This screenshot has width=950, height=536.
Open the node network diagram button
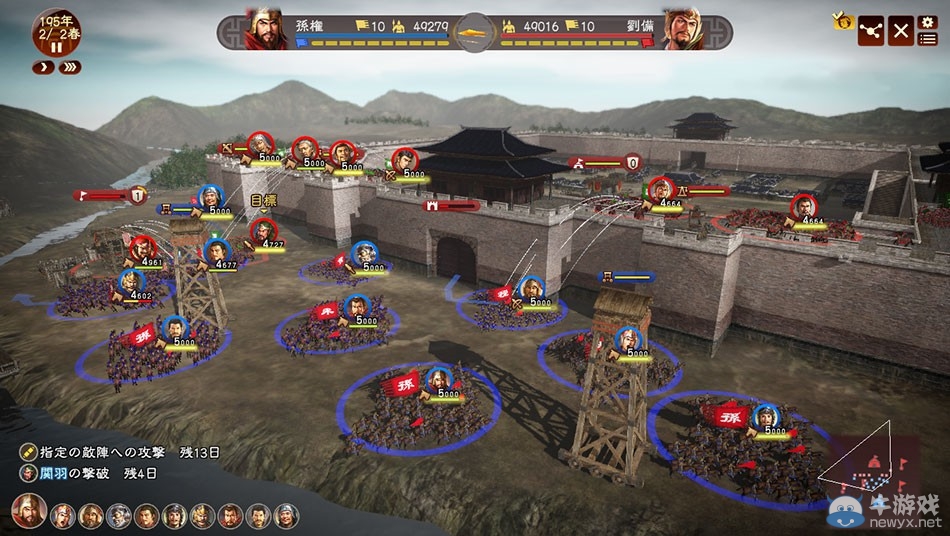[x=872, y=31]
